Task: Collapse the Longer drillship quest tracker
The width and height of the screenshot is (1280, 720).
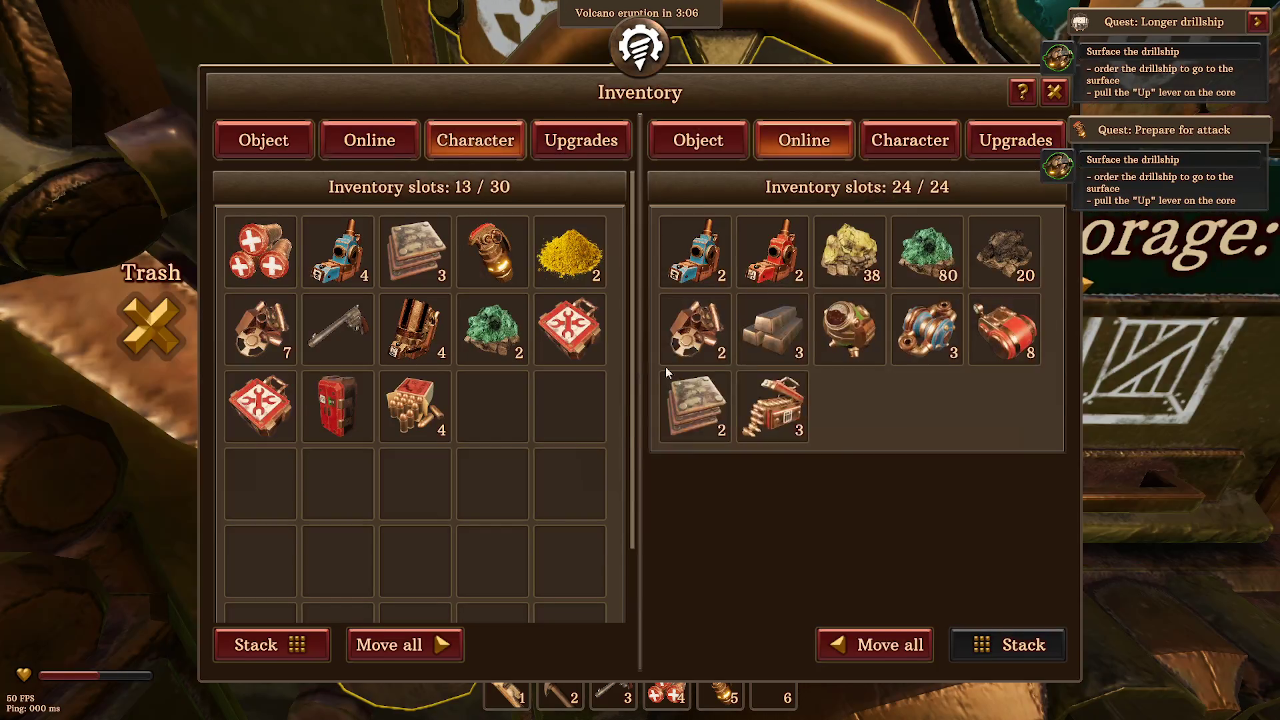Action: pyautogui.click(x=1257, y=22)
